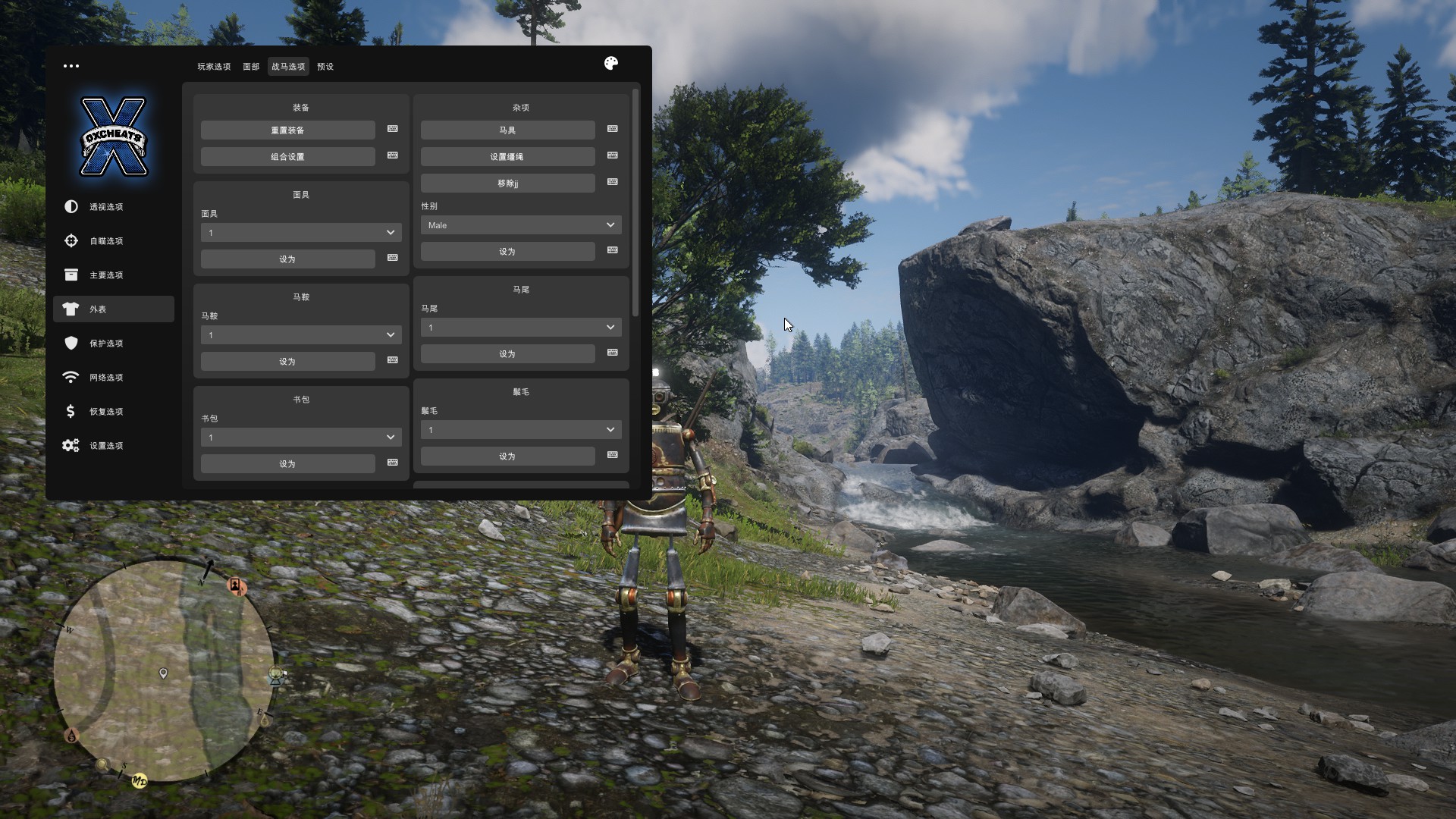Switch to the 面部 tab
The height and width of the screenshot is (819, 1456).
(251, 67)
